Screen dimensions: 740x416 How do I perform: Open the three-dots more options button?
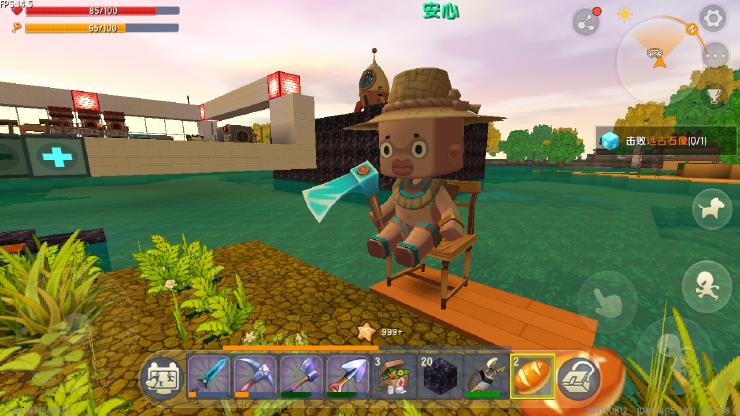tap(714, 56)
